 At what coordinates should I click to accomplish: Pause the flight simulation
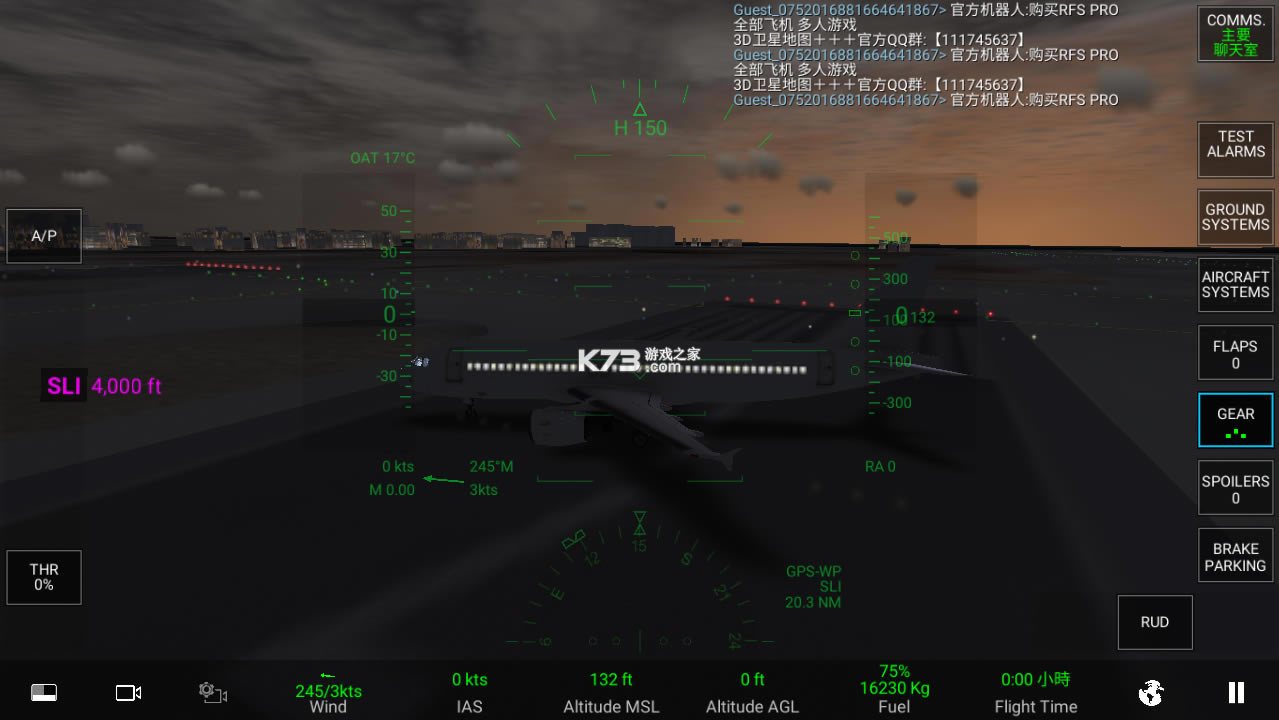click(1236, 692)
